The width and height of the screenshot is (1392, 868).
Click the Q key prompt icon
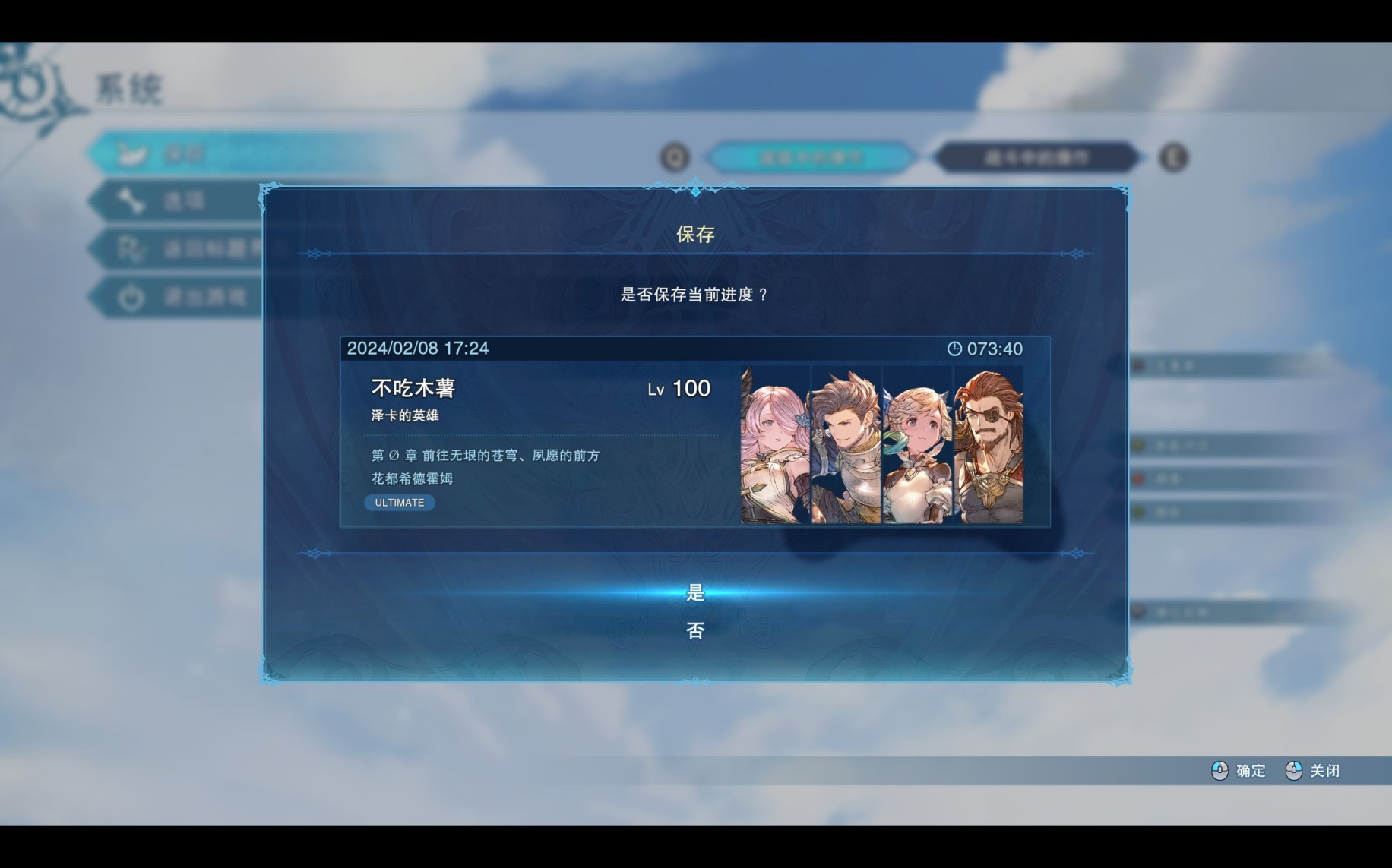coord(673,157)
